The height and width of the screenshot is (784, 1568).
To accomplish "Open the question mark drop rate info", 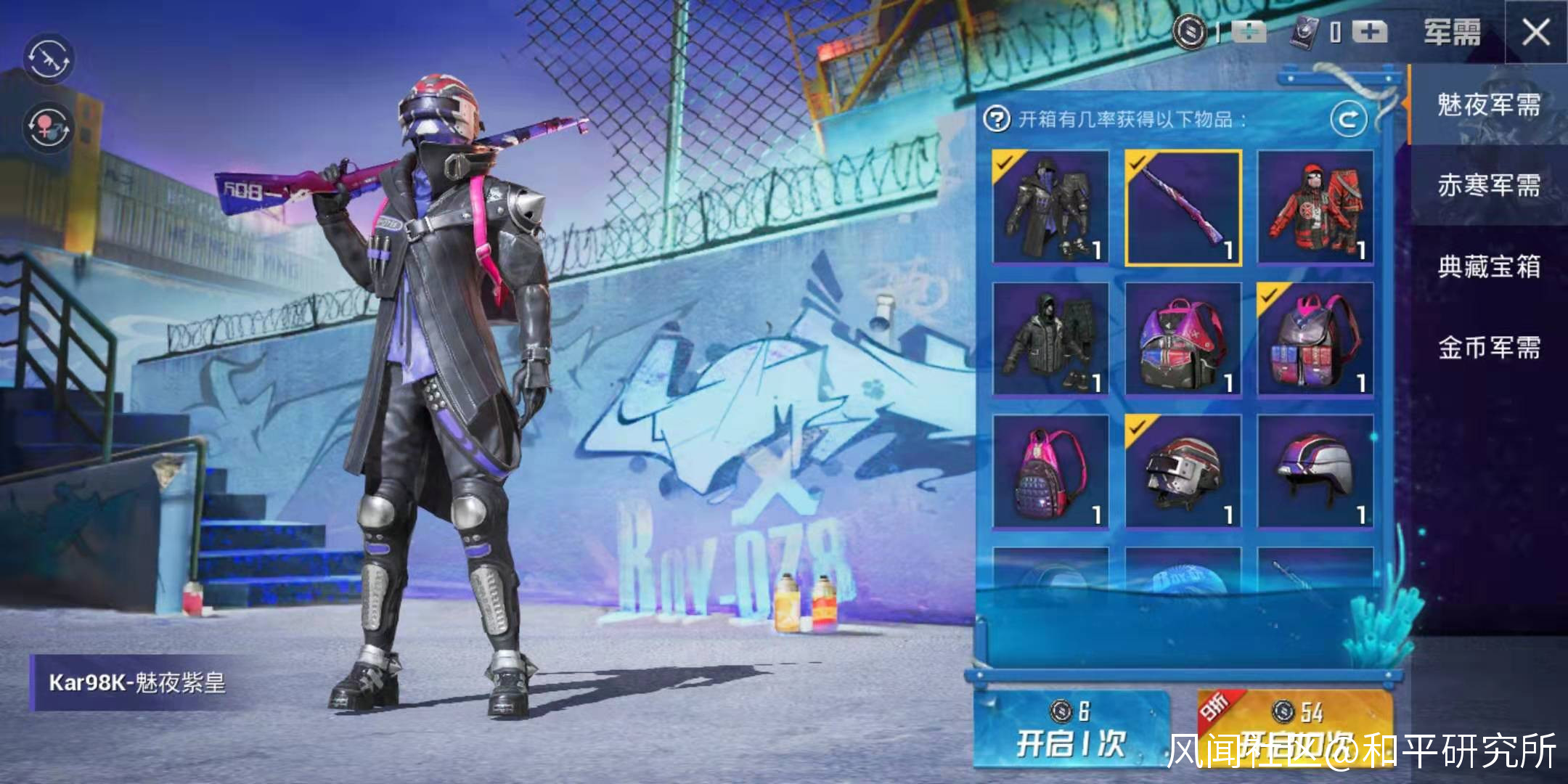I will pyautogui.click(x=997, y=118).
